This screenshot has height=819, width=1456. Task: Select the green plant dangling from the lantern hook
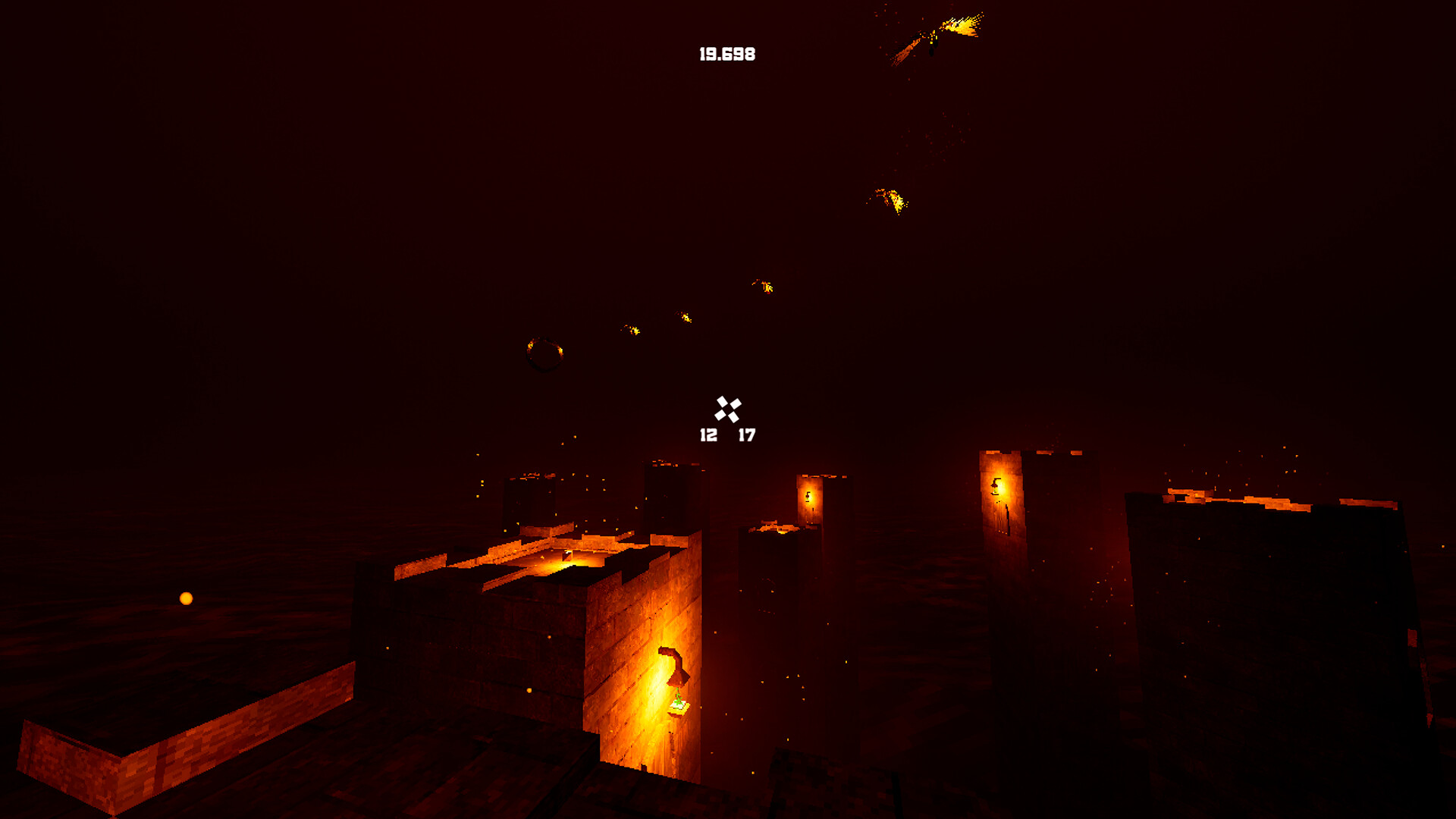tap(679, 699)
